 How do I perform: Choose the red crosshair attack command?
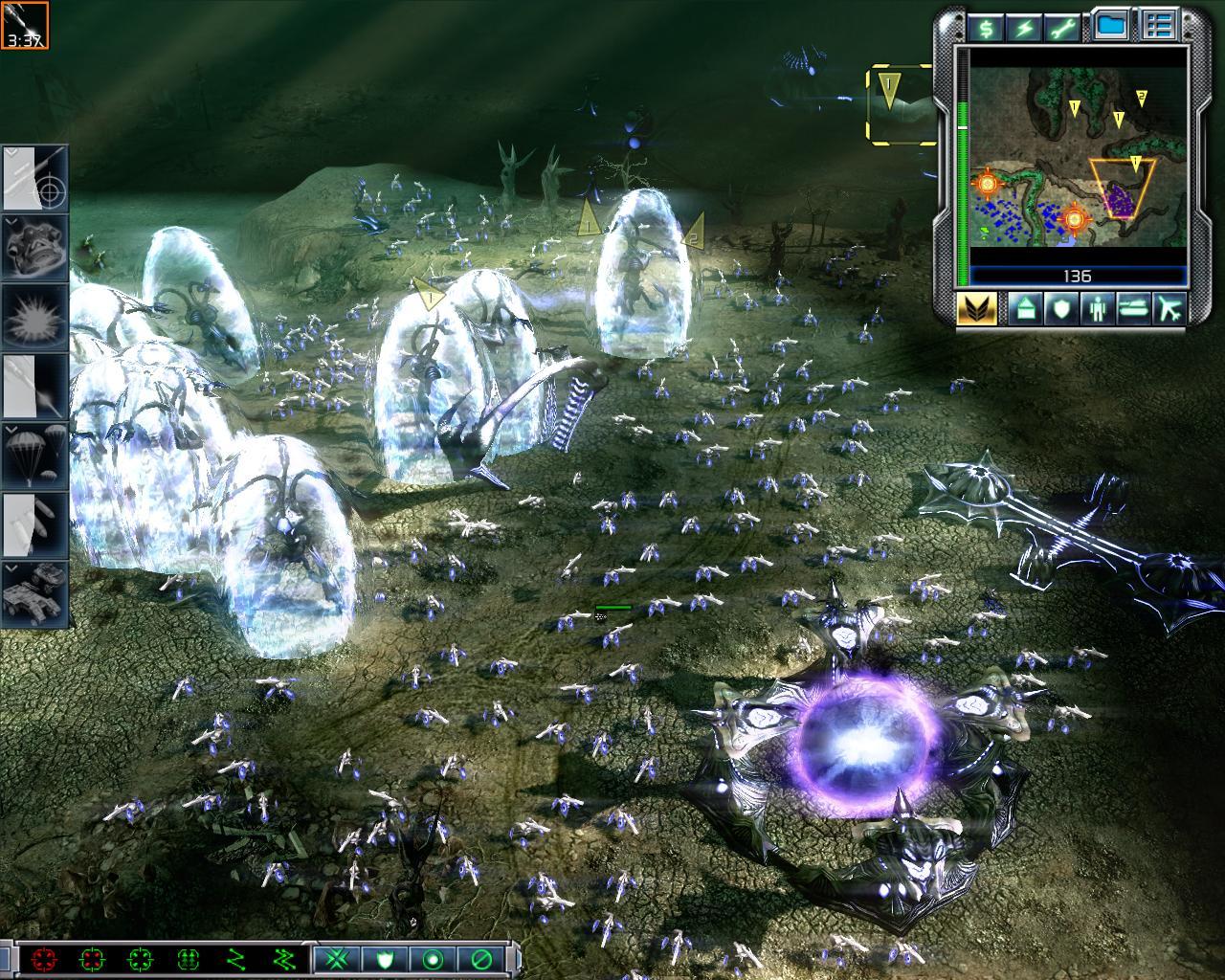(x=43, y=959)
